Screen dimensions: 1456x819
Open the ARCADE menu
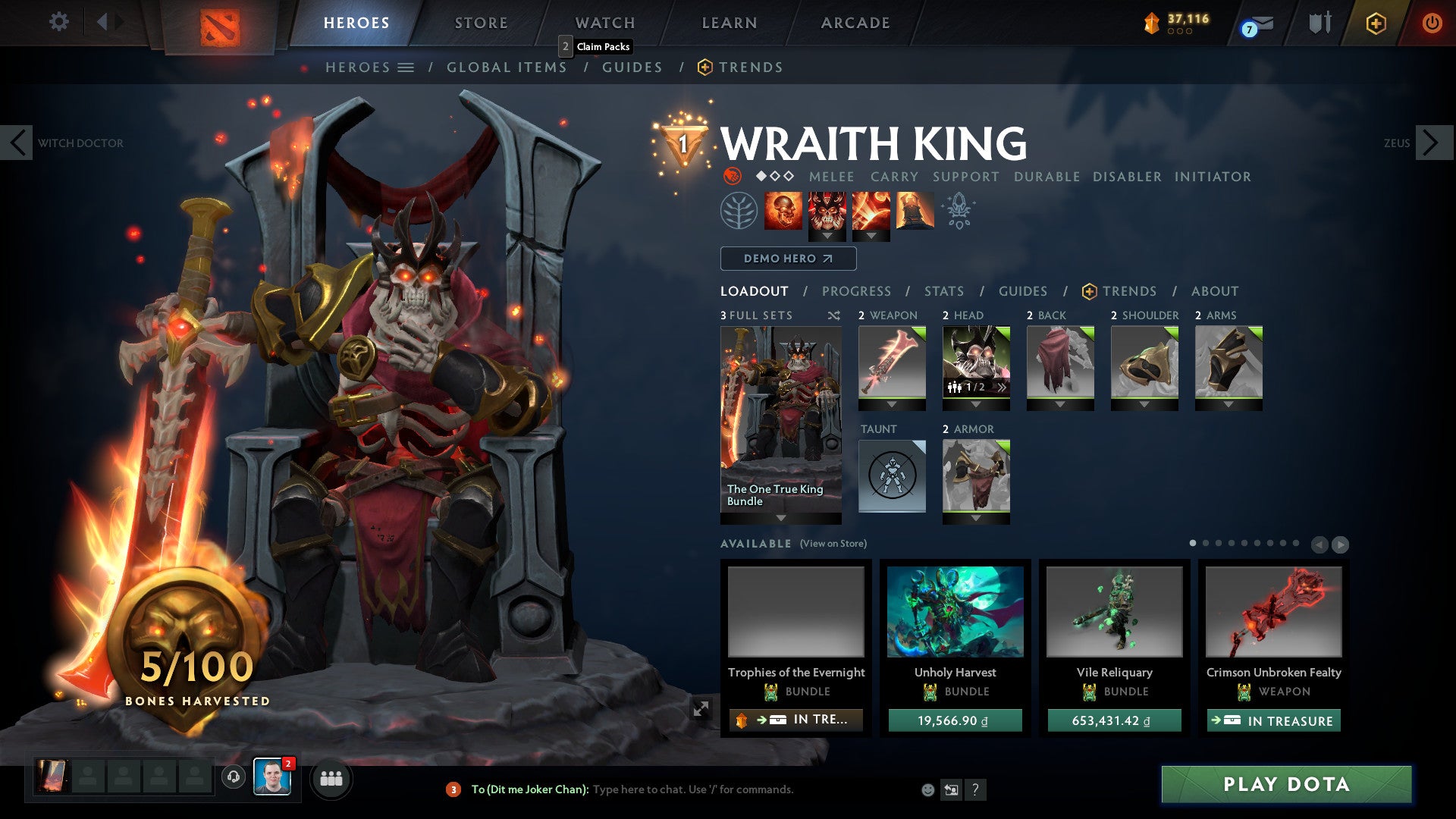click(x=855, y=23)
